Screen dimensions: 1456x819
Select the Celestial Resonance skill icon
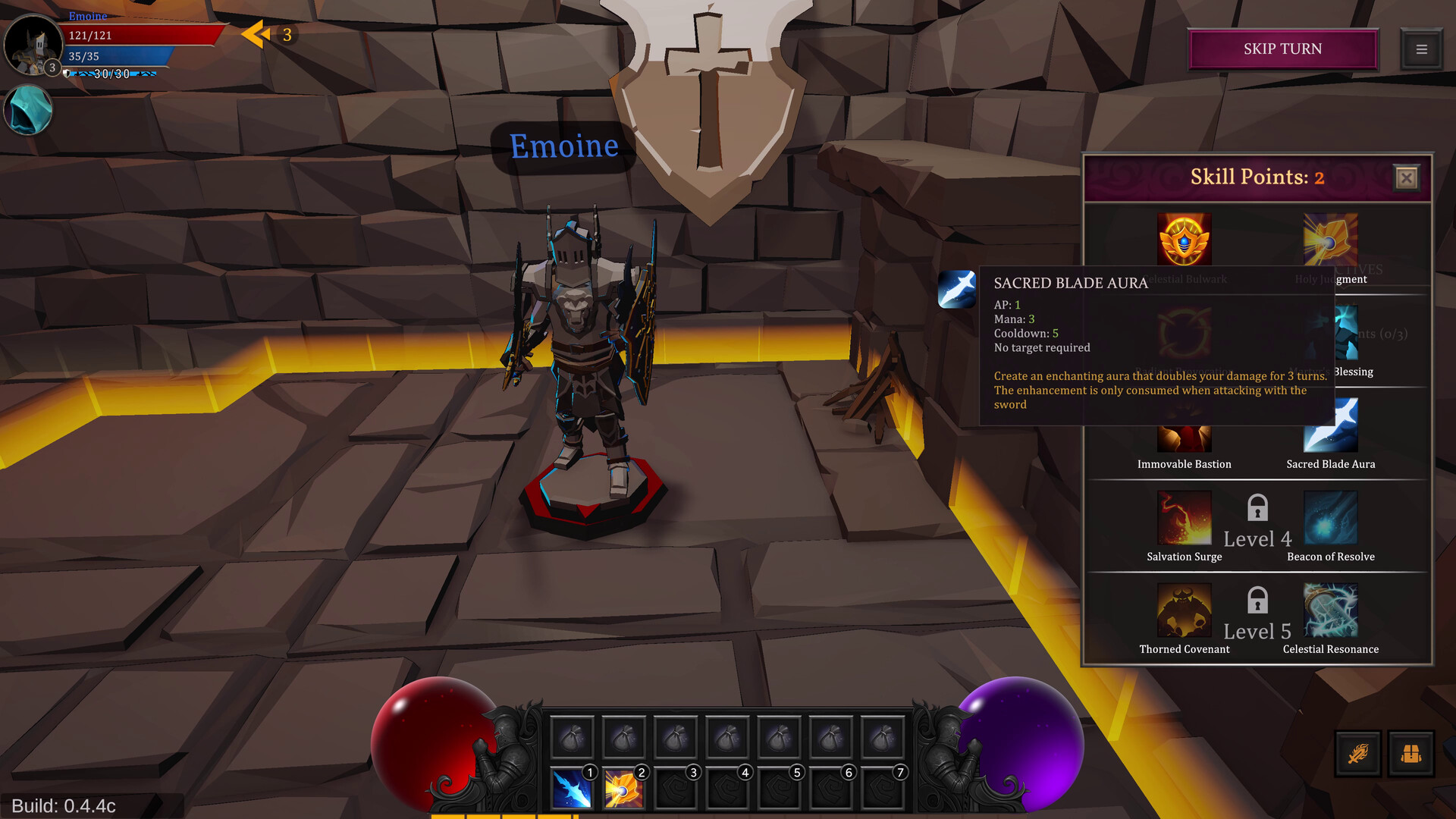(1330, 610)
